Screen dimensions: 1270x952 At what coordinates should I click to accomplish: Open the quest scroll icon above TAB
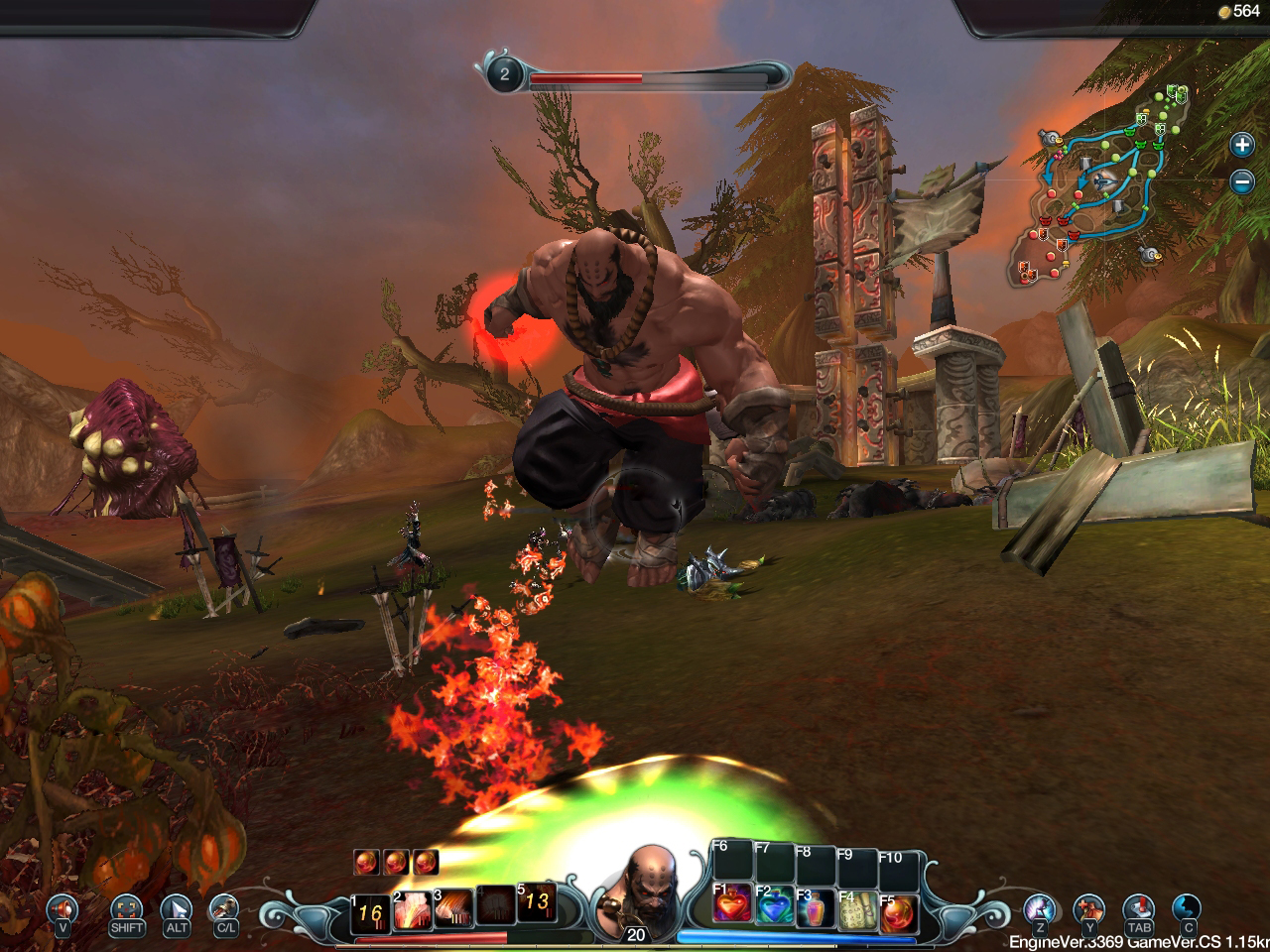1138,906
